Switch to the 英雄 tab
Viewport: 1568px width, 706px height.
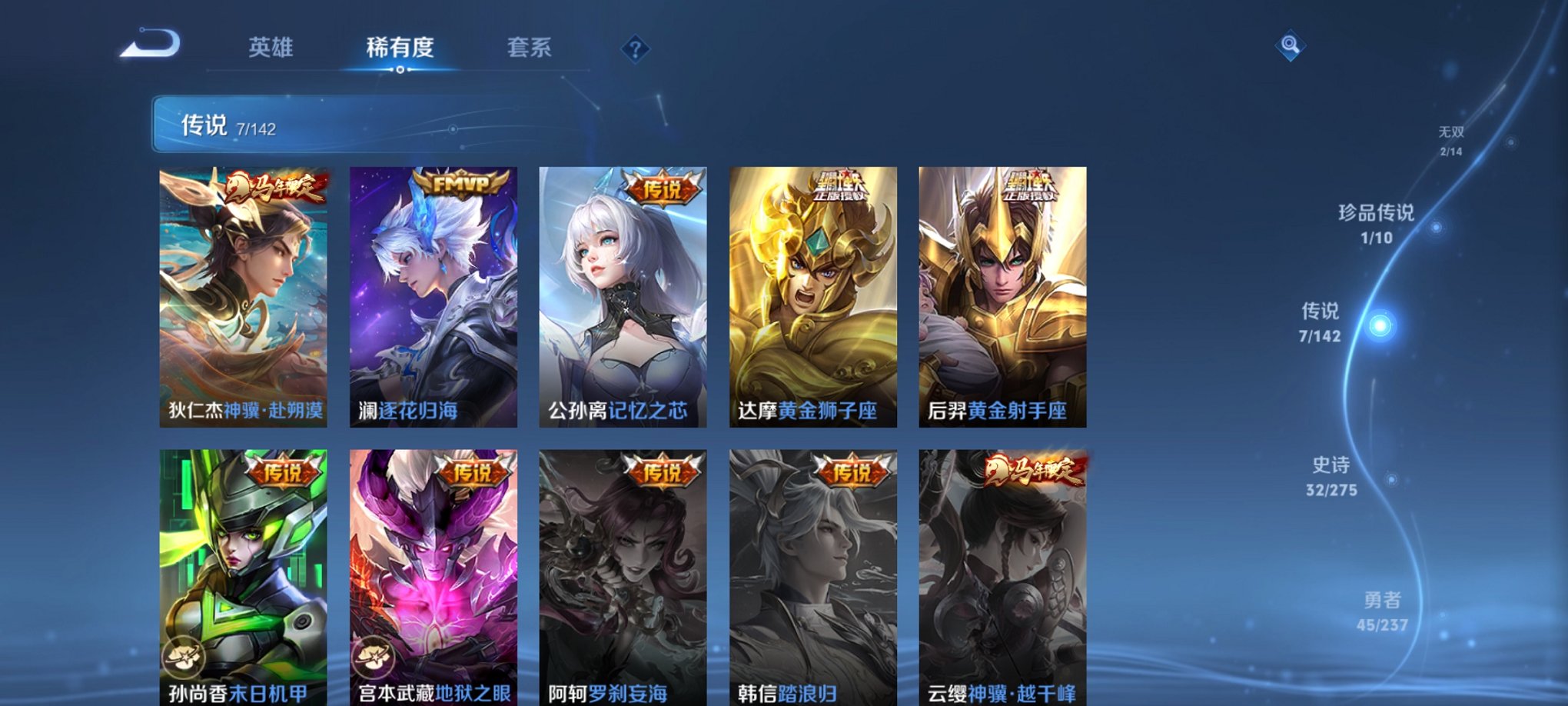tap(270, 48)
